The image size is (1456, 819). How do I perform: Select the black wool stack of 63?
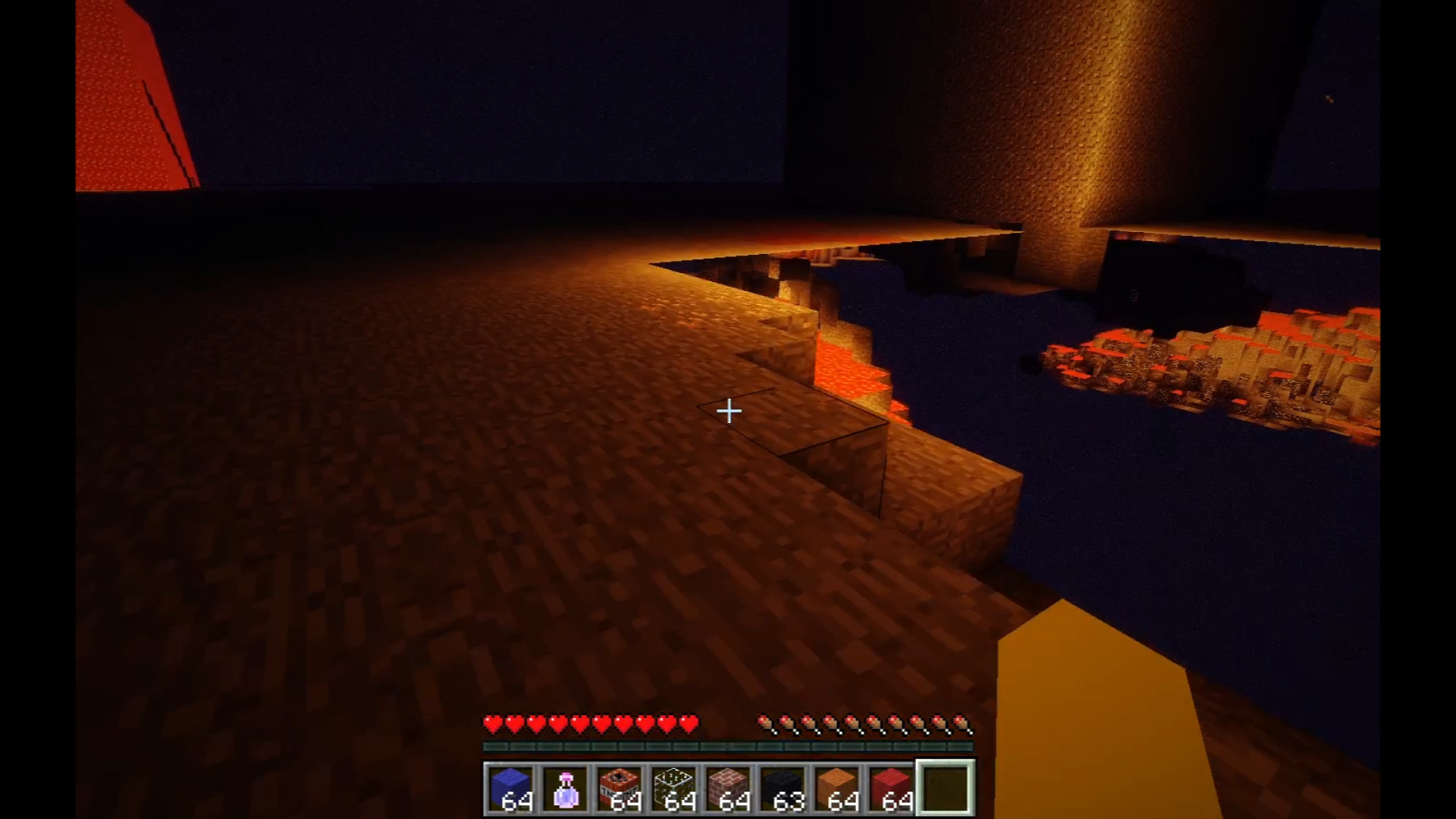(x=783, y=788)
